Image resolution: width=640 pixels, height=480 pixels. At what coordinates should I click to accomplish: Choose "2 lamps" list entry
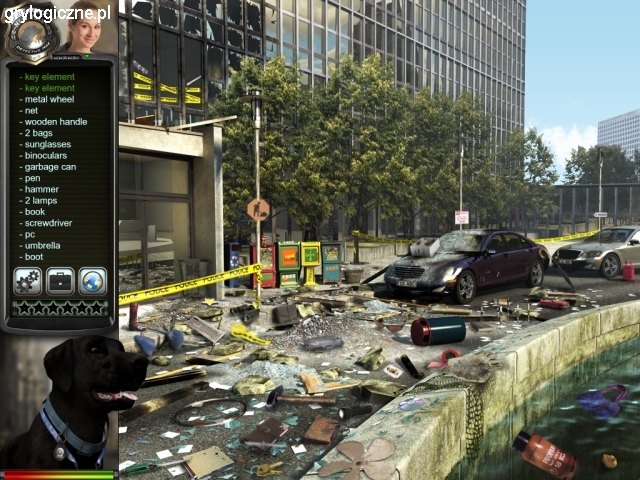point(44,200)
